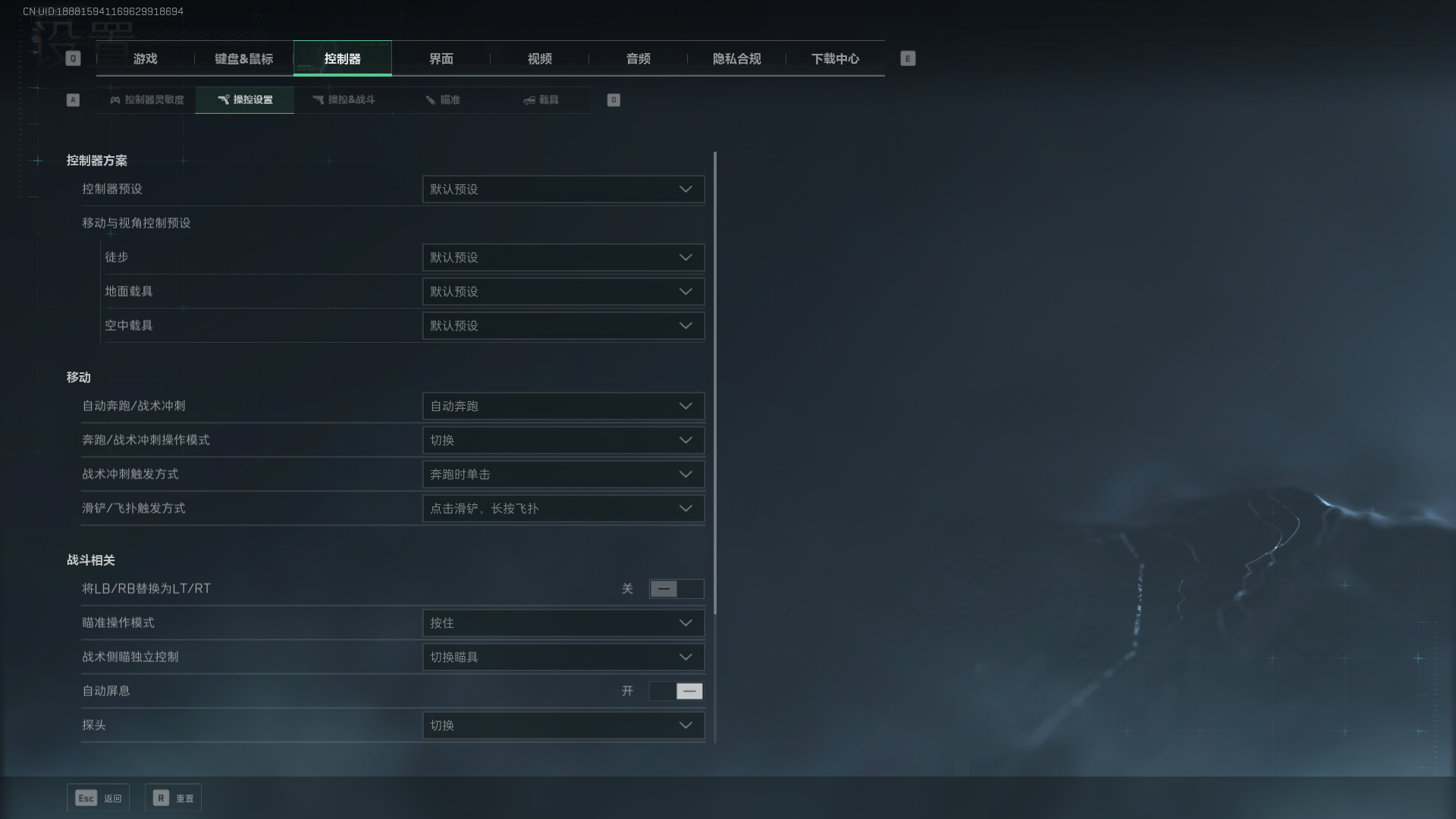Open the 下载中心 tab
This screenshot has height=819, width=1456.
point(835,58)
